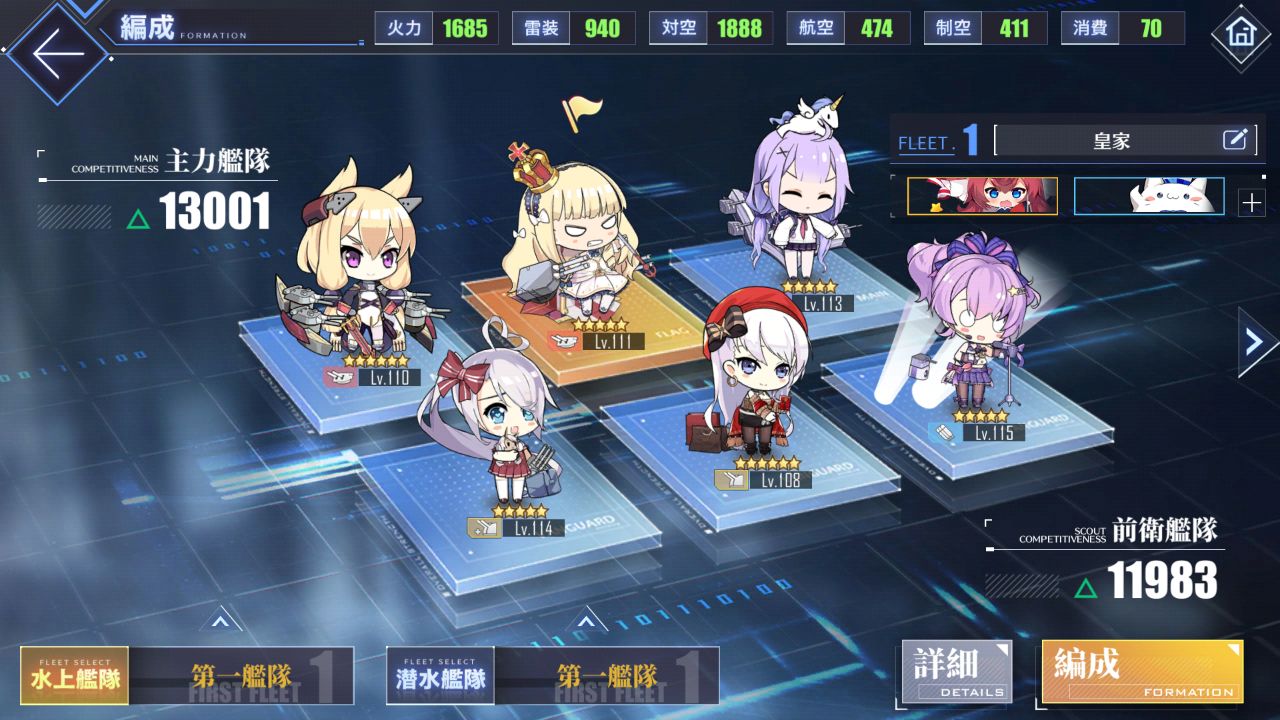
Task: Select the Lv.113 unicorn-hat ship
Action: [x=800, y=210]
